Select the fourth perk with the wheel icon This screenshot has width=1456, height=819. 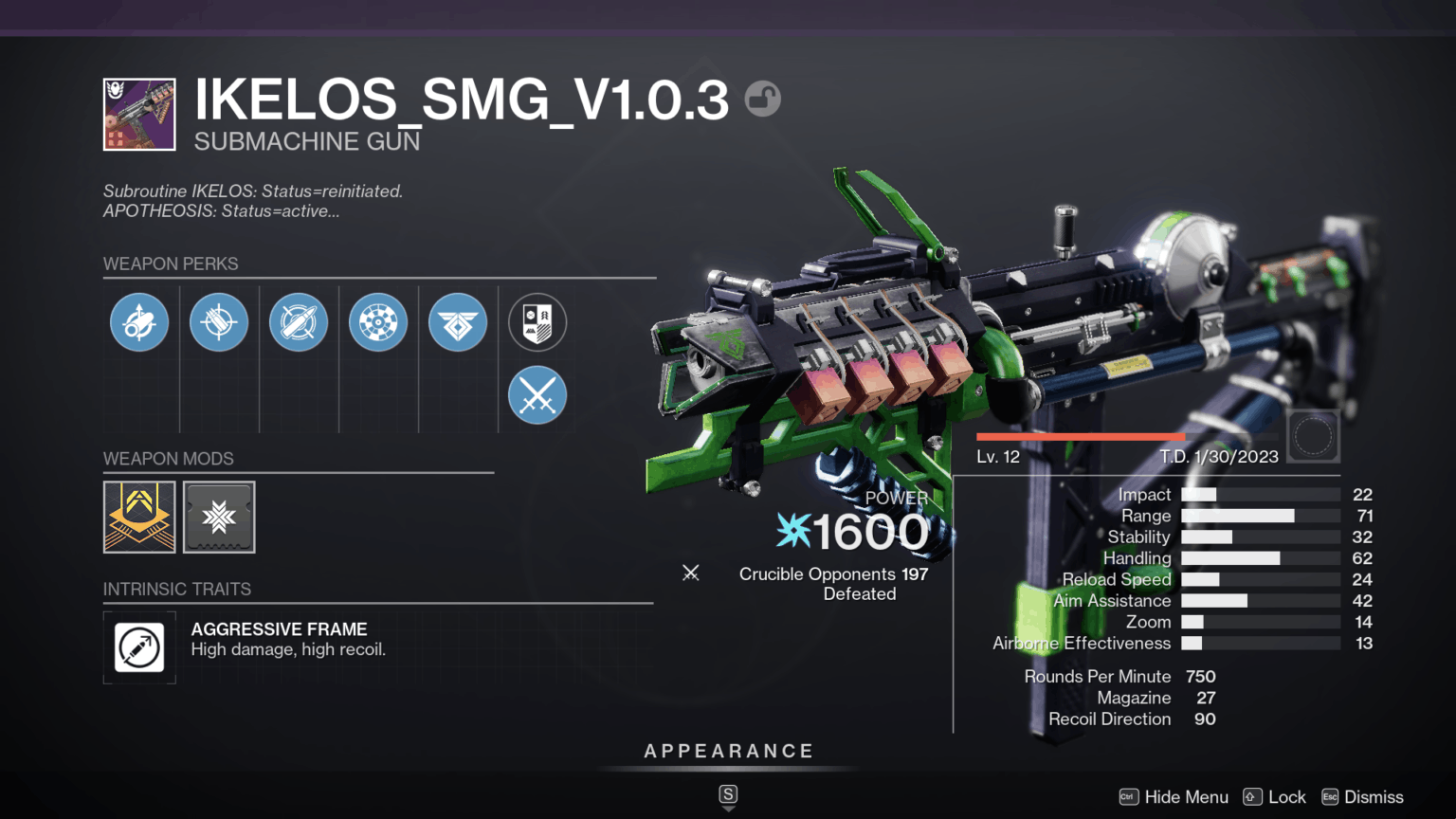[378, 322]
